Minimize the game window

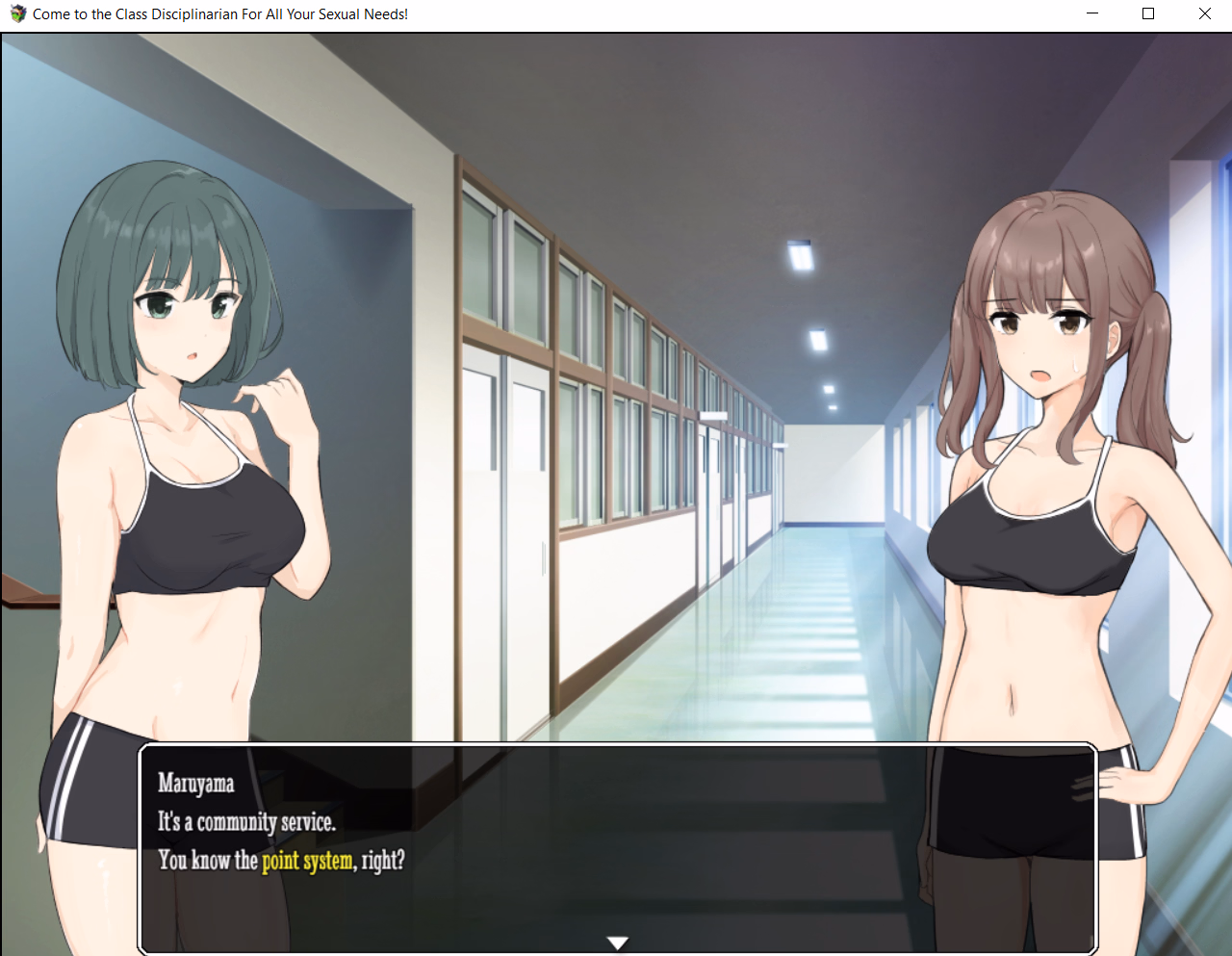[x=1092, y=13]
